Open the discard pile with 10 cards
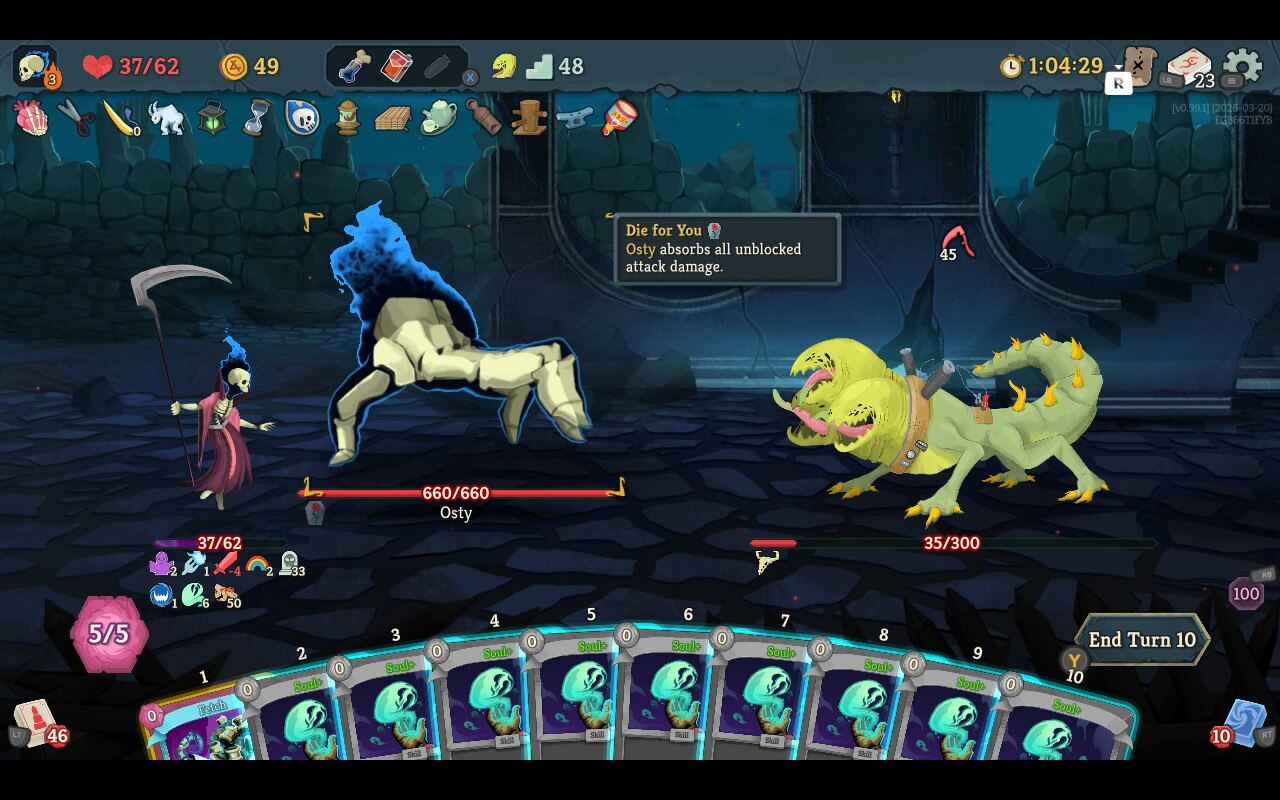Image resolution: width=1280 pixels, height=800 pixels. click(x=1244, y=722)
